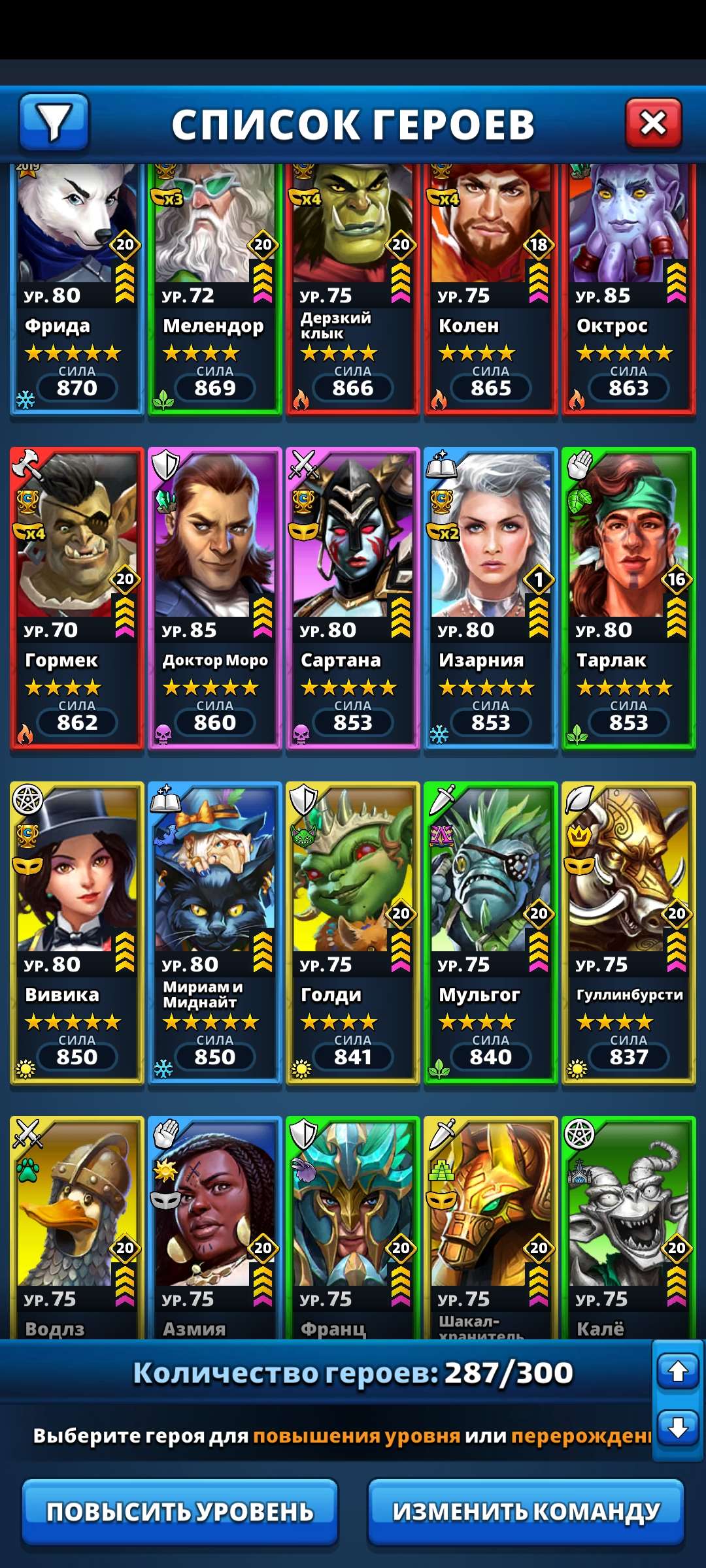
Task: Select the Мульгог hero card
Action: [490, 932]
